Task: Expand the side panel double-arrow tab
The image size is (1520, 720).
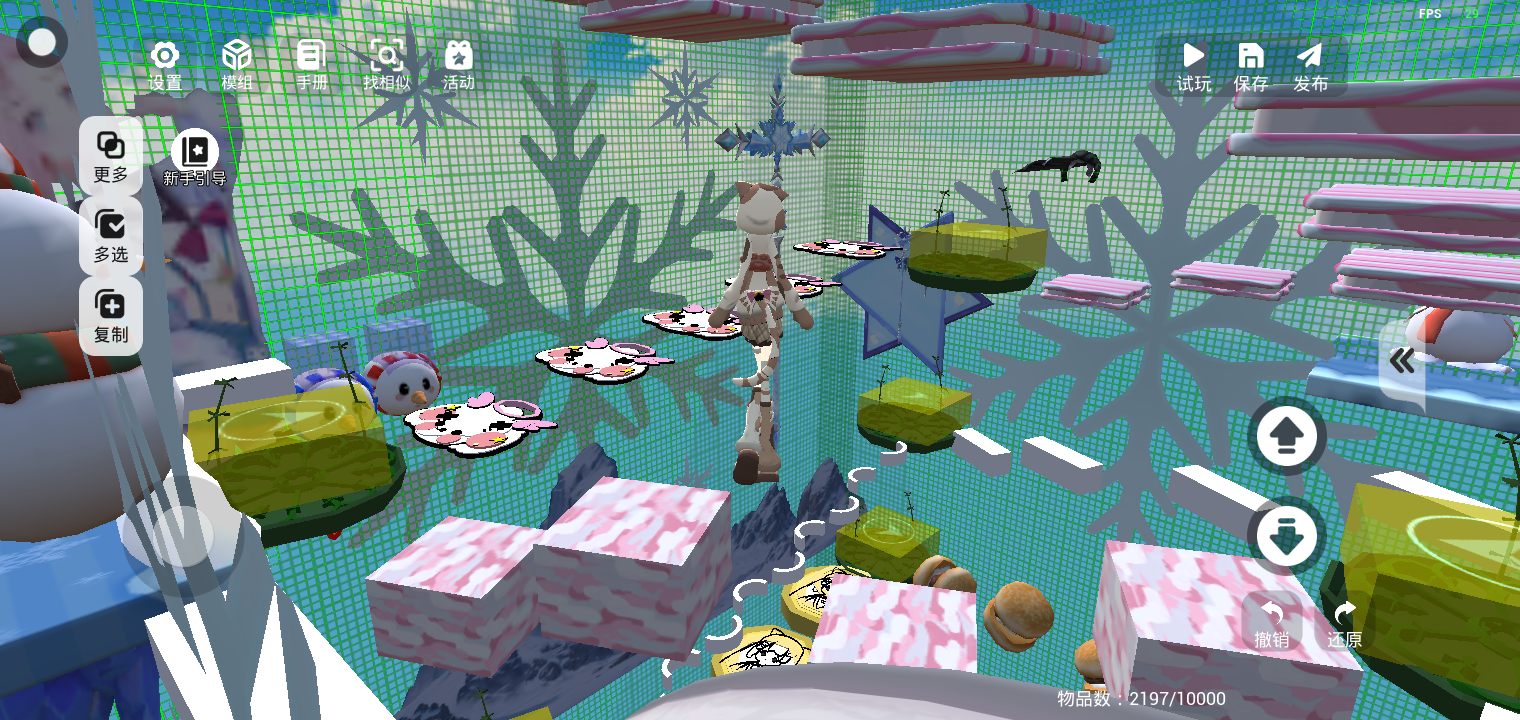Action: [x=1402, y=362]
